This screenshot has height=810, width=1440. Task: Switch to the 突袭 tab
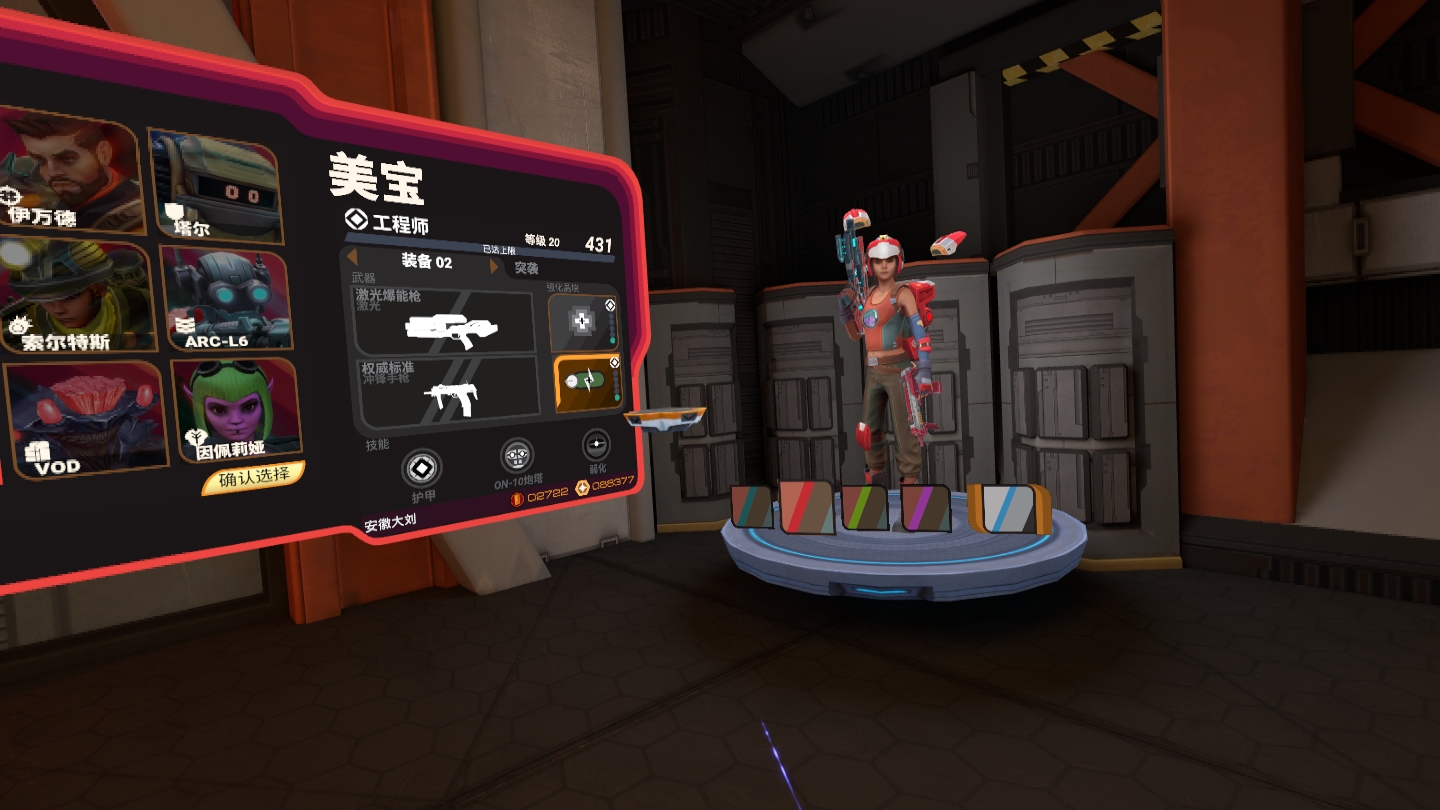tap(526, 268)
